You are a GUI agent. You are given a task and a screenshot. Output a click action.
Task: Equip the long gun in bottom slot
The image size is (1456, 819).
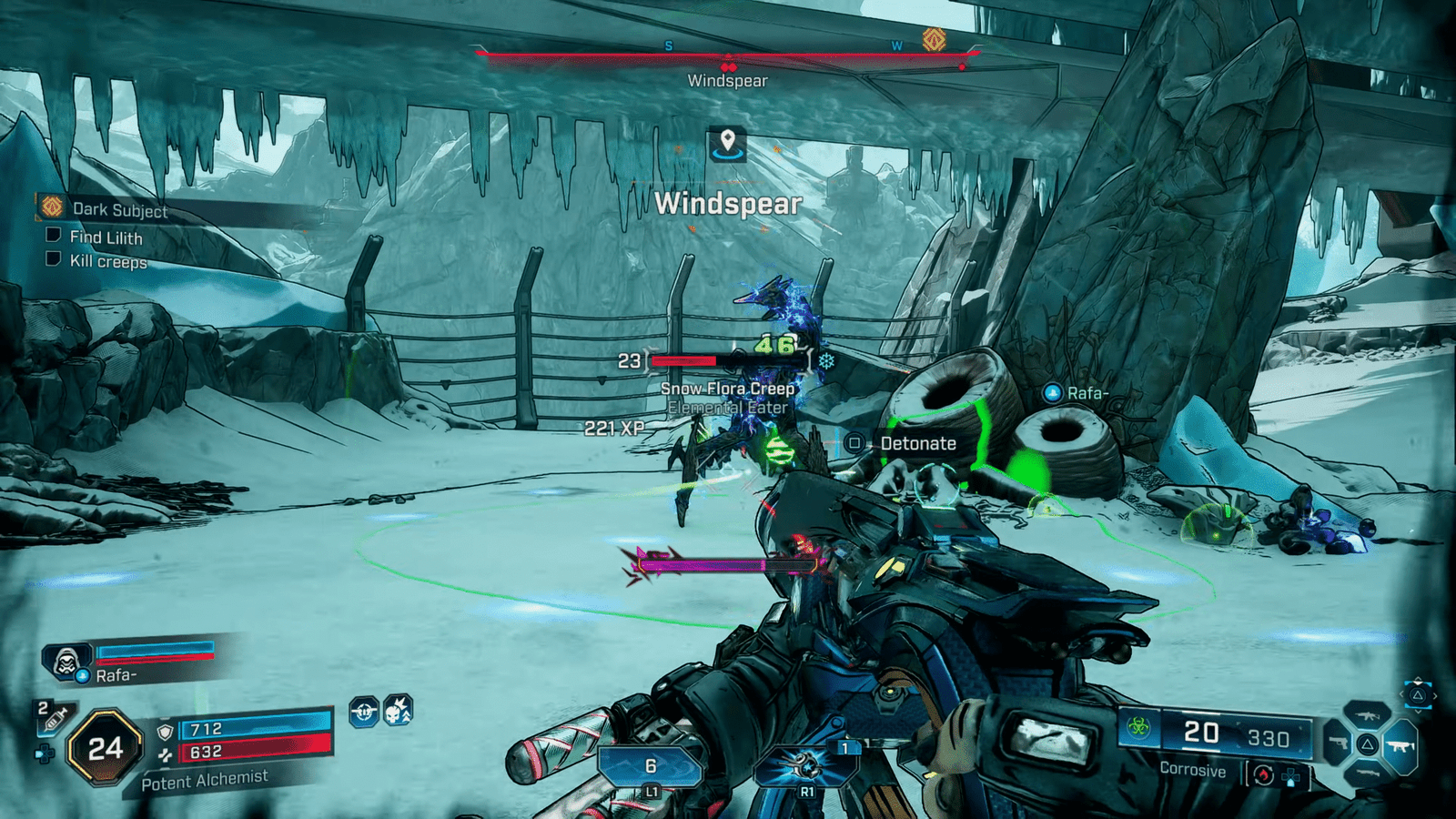[1367, 773]
